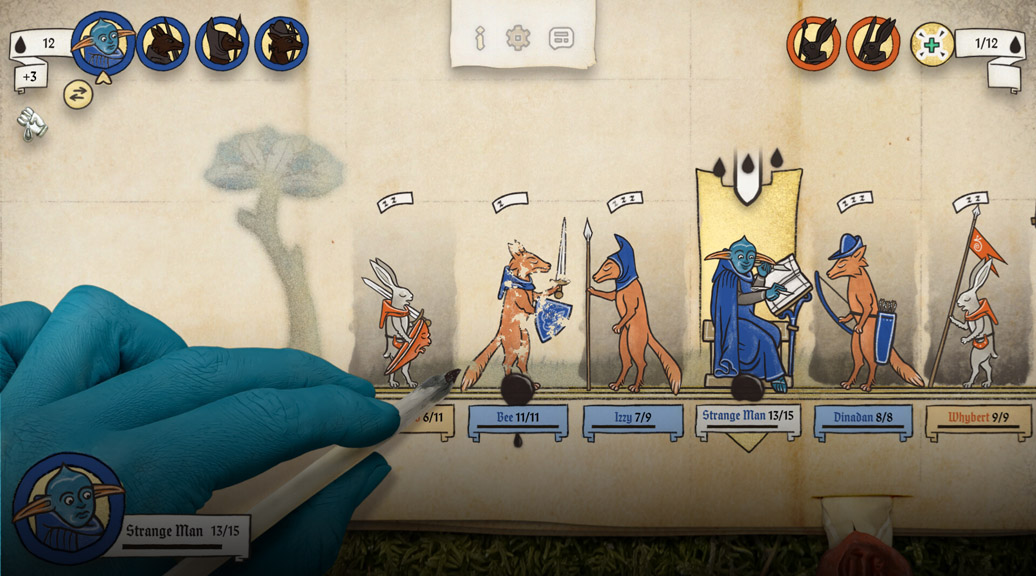Click the large Strange Man portrait in the corner

68,507
